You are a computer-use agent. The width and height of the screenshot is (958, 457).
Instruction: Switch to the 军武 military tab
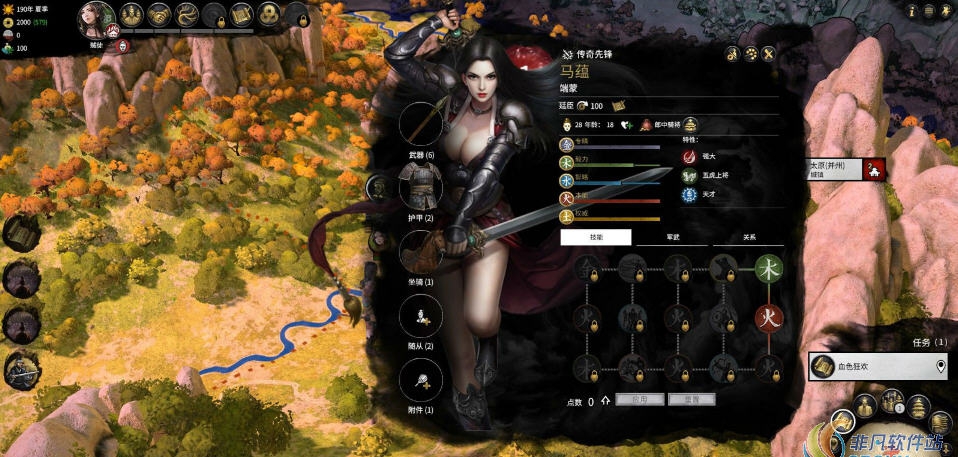click(672, 237)
